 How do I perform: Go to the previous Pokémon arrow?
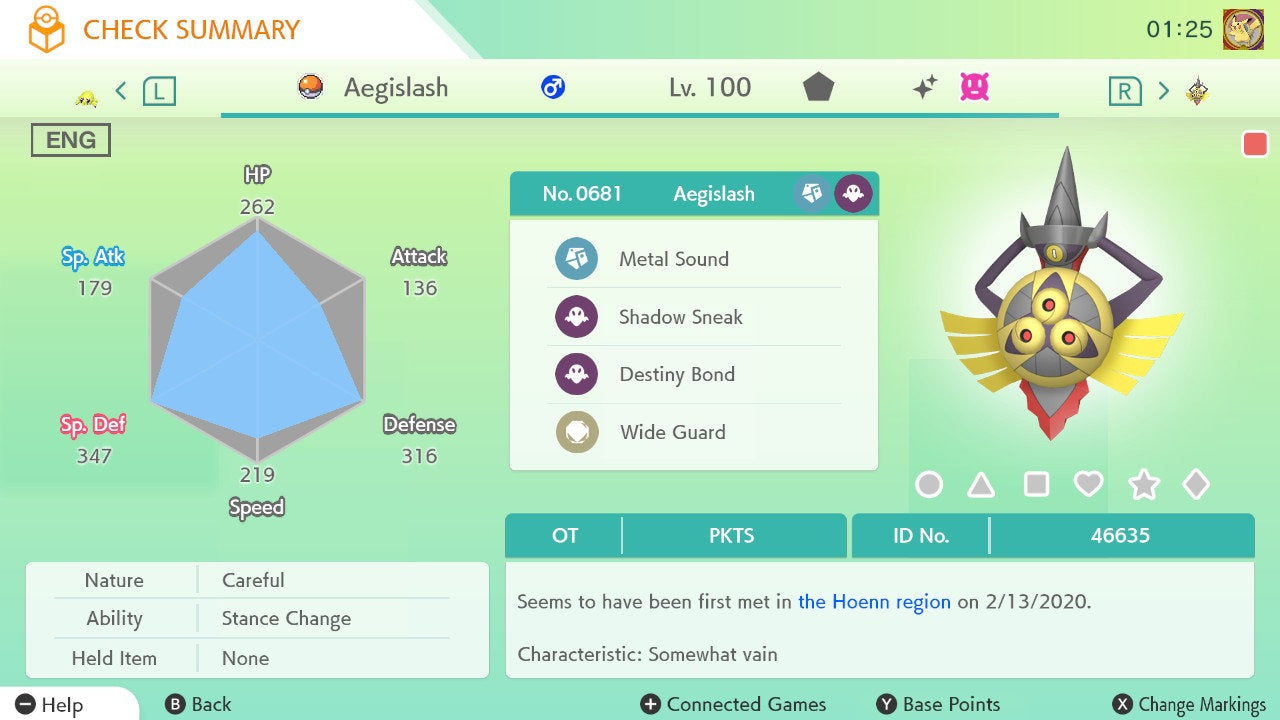[121, 91]
